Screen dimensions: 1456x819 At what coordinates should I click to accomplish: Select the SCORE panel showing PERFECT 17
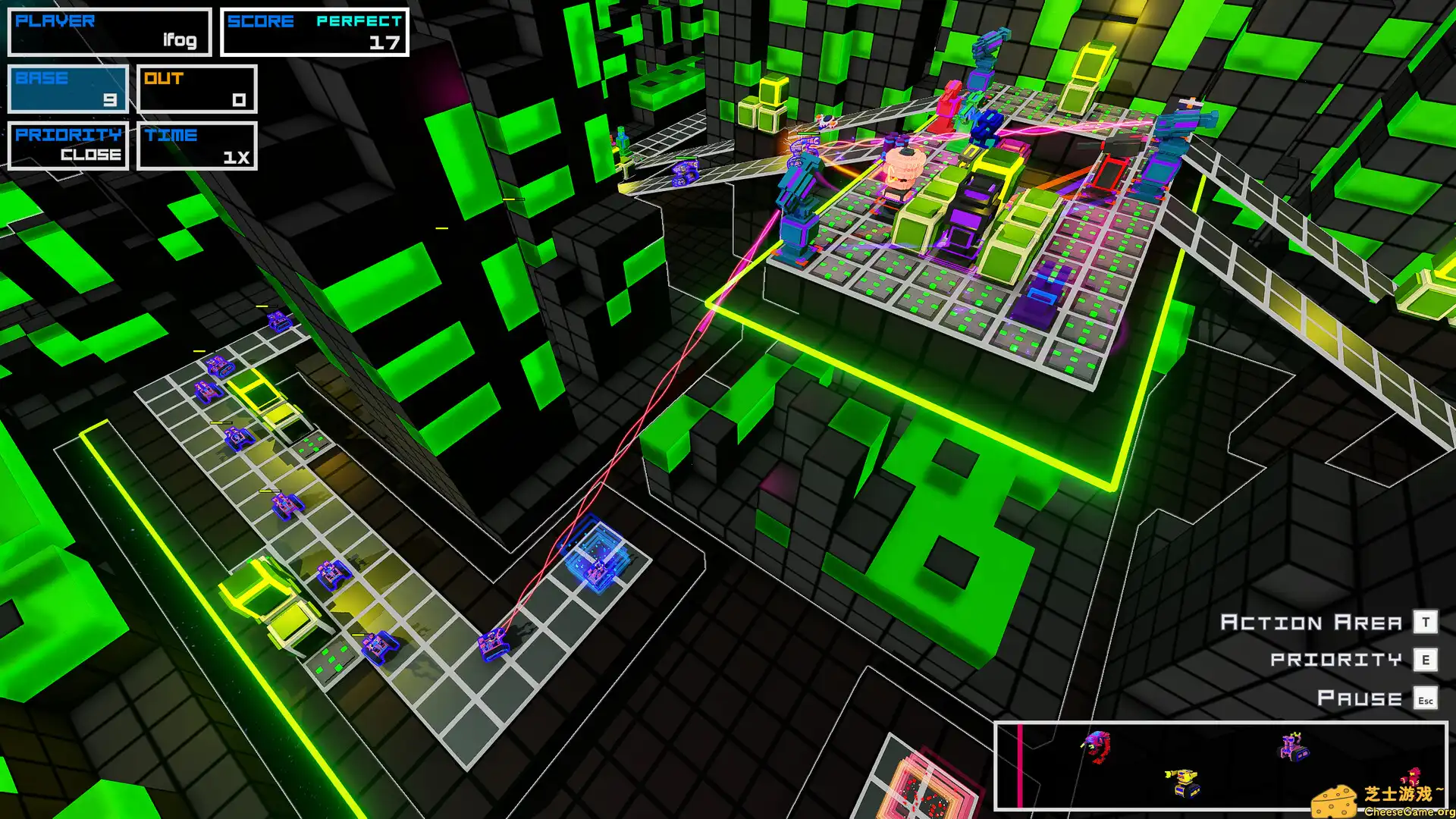coord(314,31)
